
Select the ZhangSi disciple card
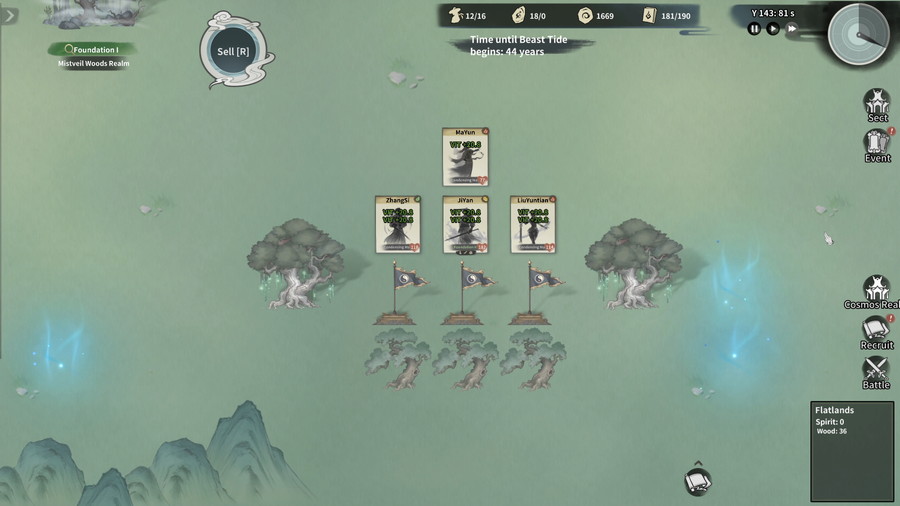(x=397, y=224)
